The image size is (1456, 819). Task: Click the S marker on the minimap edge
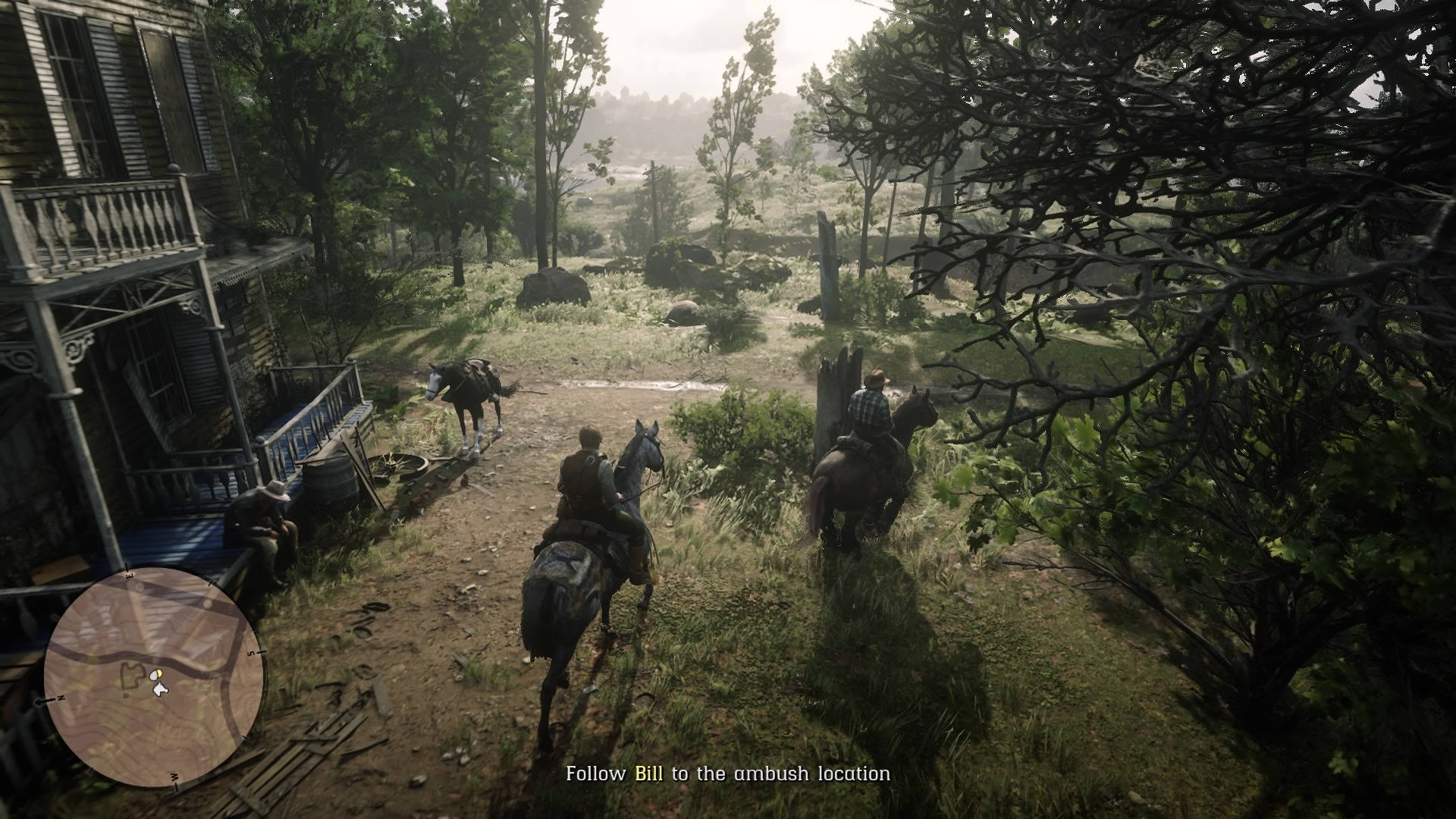tap(253, 653)
